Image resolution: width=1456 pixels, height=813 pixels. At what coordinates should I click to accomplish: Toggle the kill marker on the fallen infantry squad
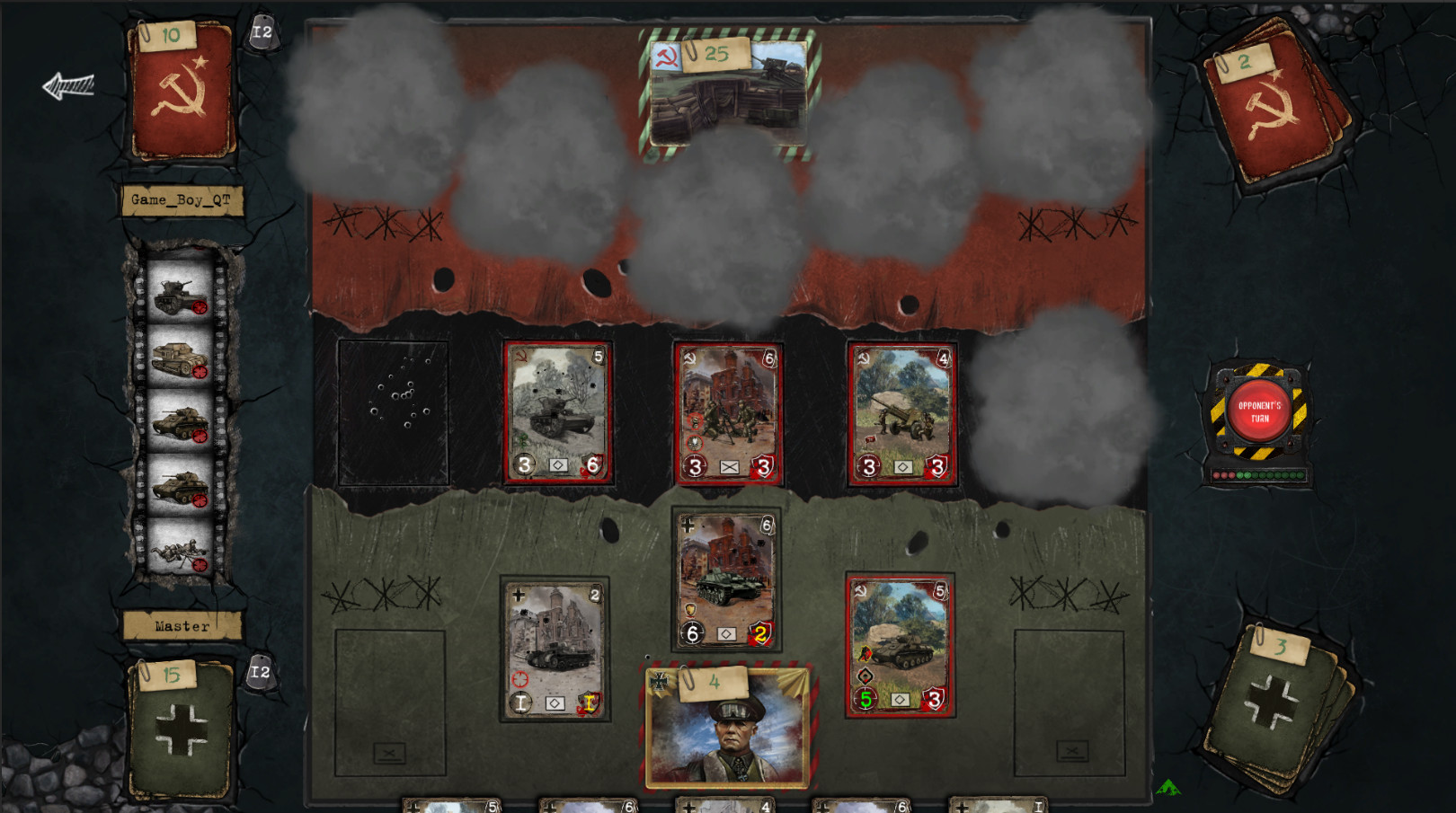pos(201,564)
